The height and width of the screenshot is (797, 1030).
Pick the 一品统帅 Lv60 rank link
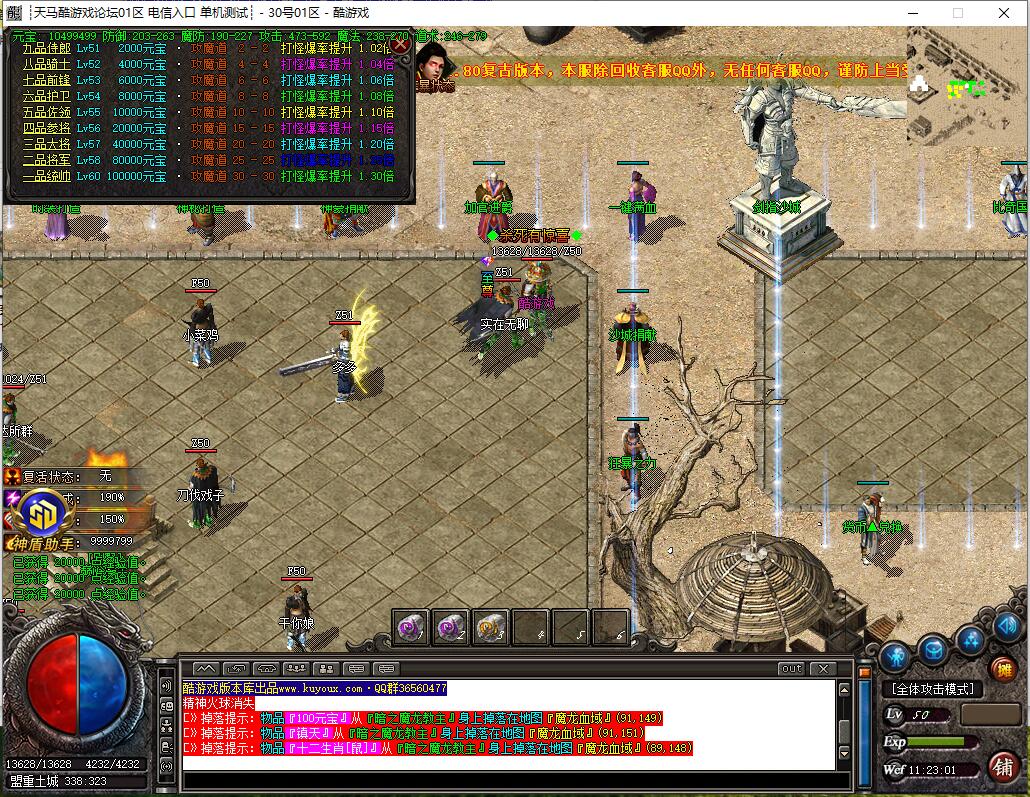(47, 176)
